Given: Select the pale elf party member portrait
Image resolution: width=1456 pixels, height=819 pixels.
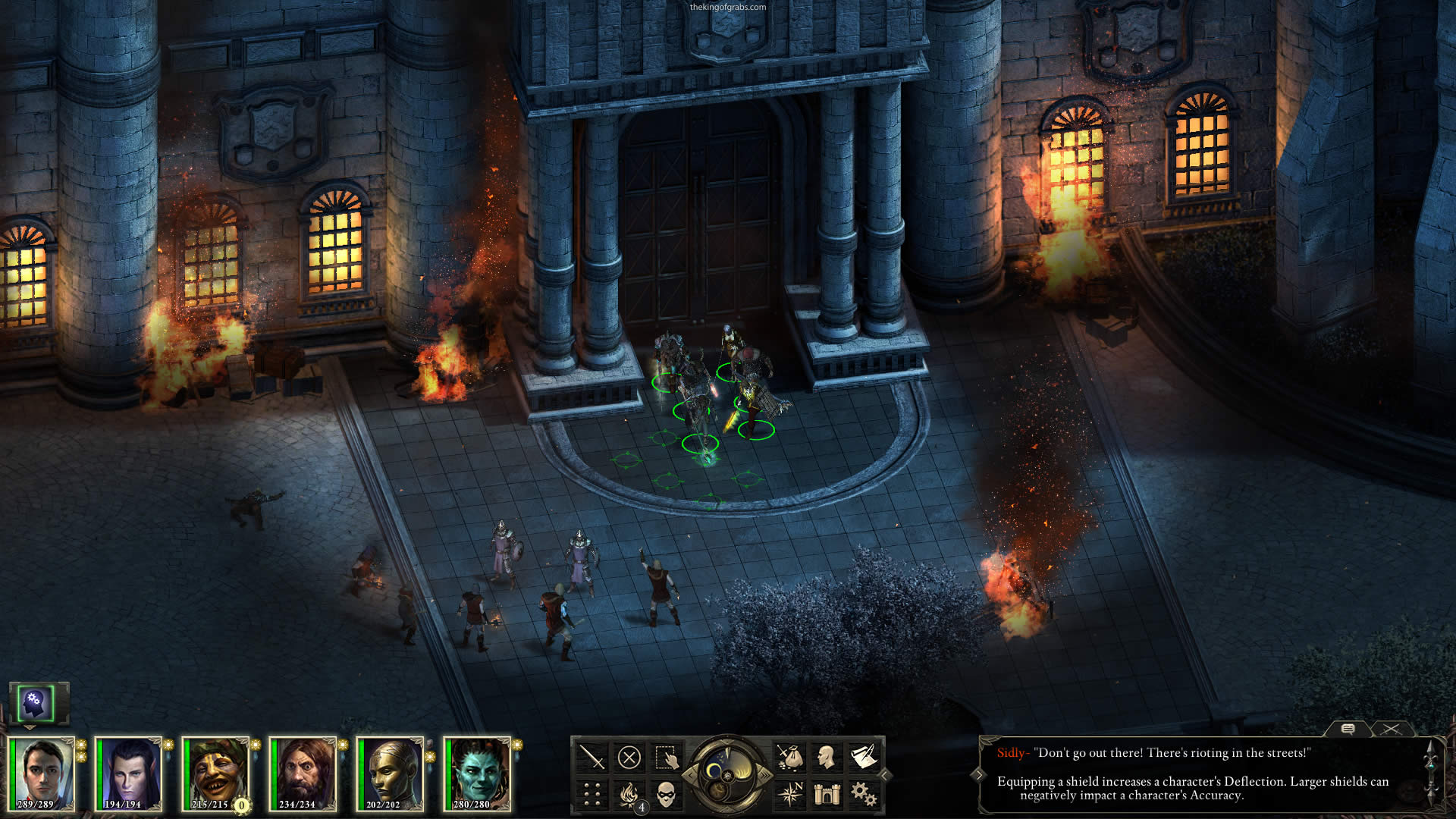Looking at the screenshot, I should click(x=129, y=773).
